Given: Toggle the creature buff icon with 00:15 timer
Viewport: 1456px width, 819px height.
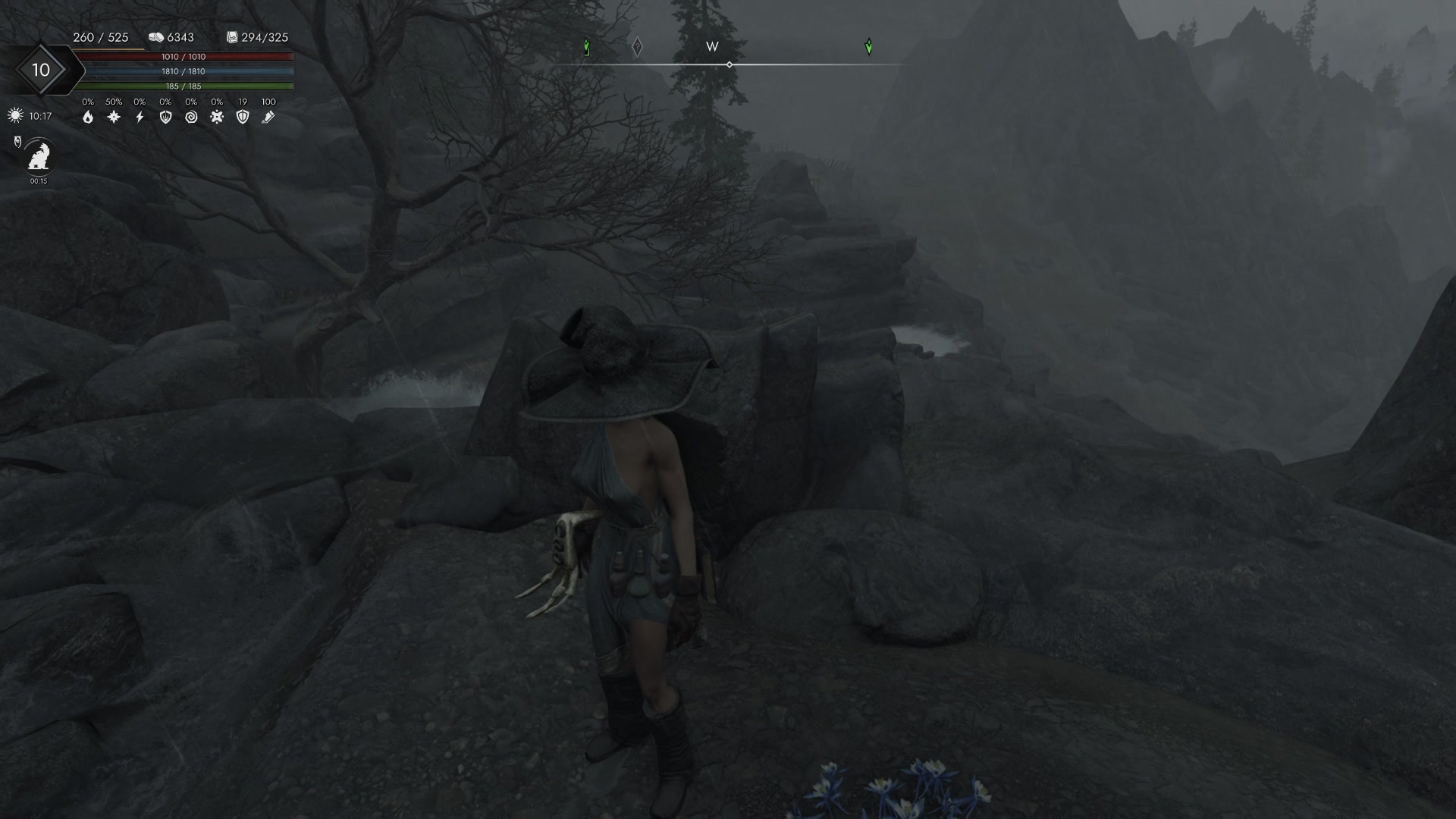Looking at the screenshot, I should [x=37, y=157].
